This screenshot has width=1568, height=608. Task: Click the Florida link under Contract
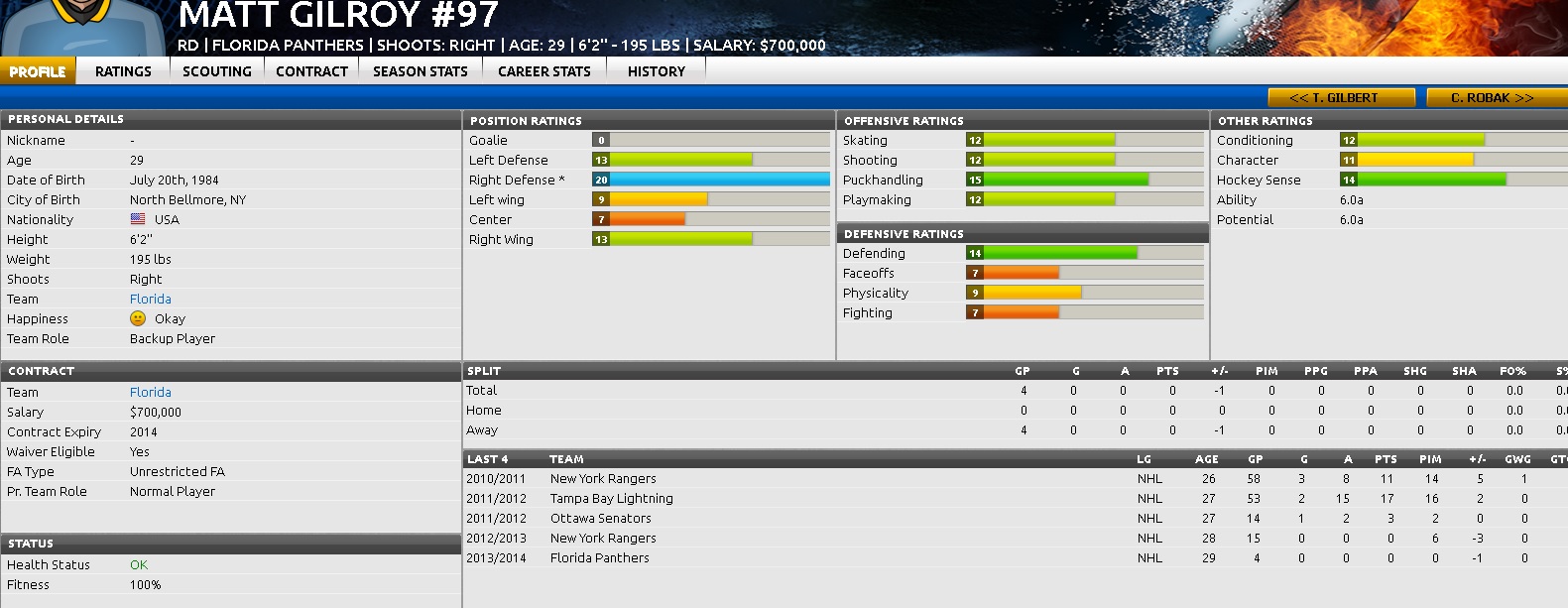coord(151,392)
